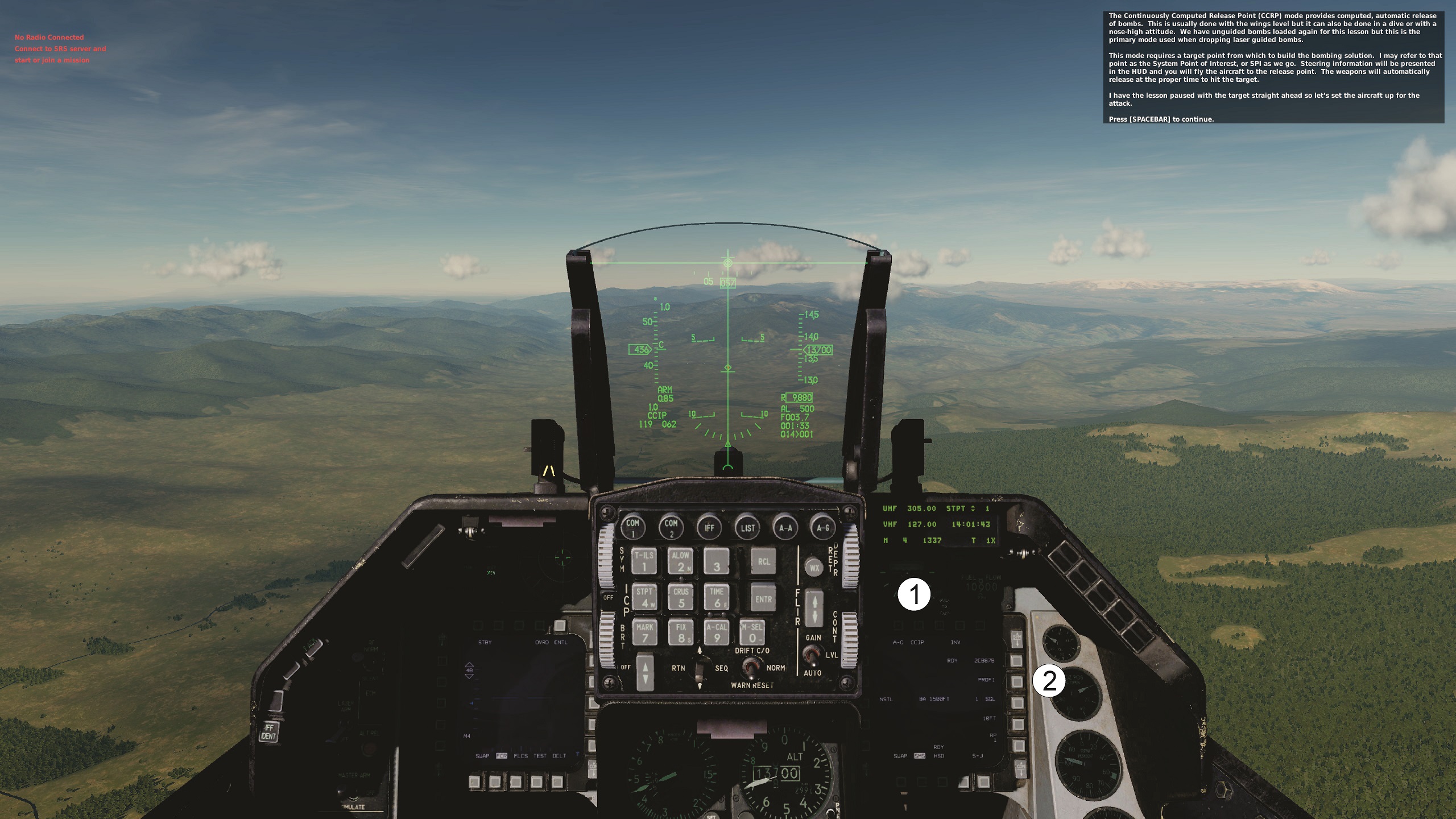The image size is (1456, 819).
Task: Click the MARK 7 keypad button
Action: coord(644,632)
